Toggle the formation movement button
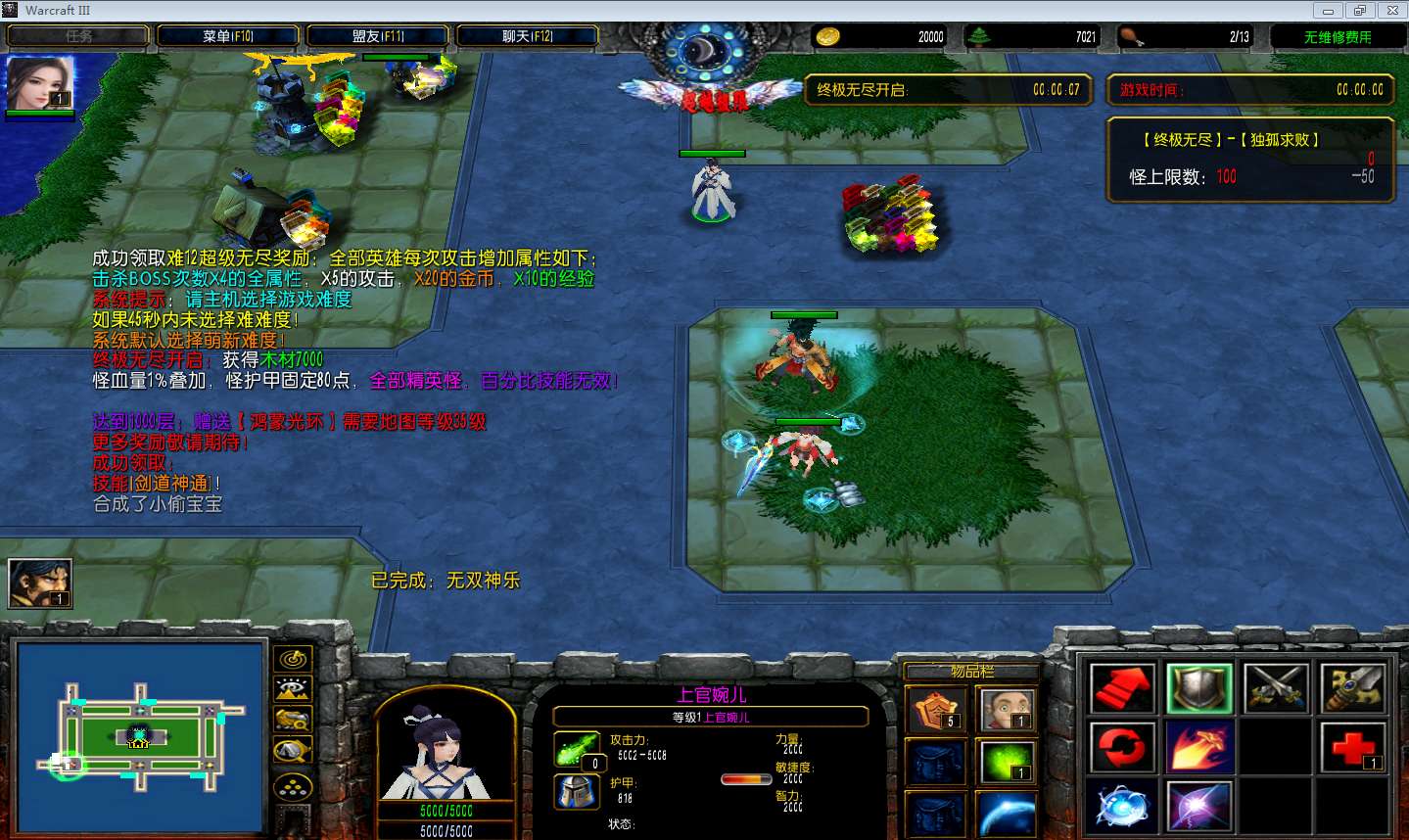The width and height of the screenshot is (1409, 840). coord(293,786)
